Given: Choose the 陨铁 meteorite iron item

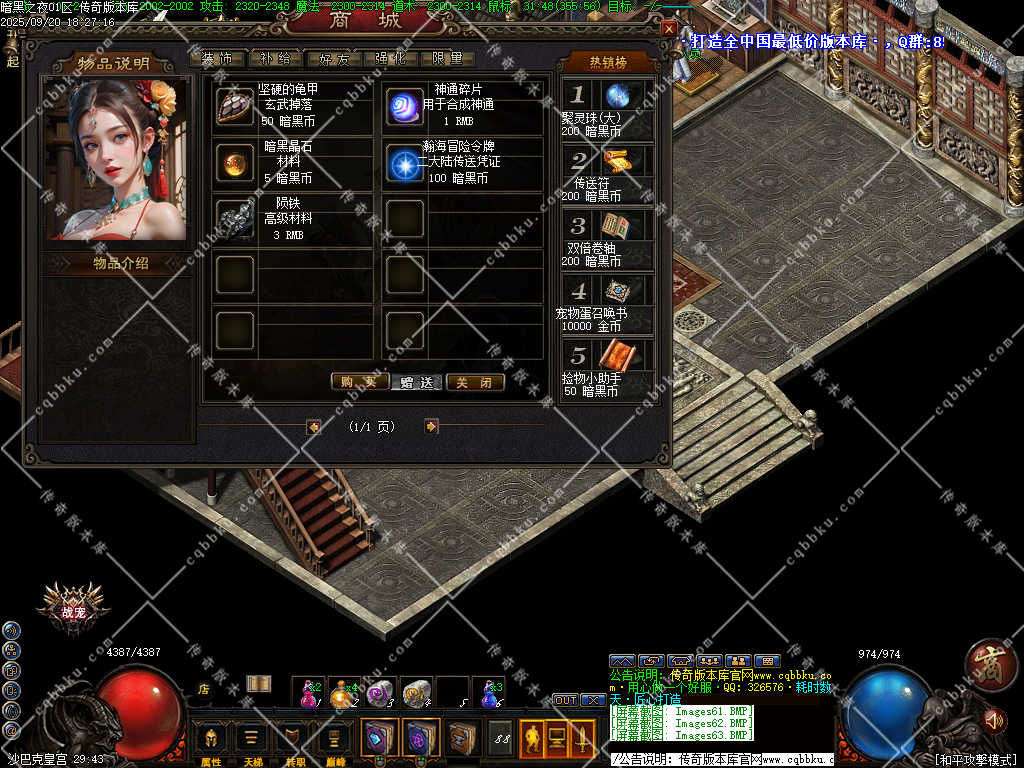Looking at the screenshot, I should [x=235, y=219].
